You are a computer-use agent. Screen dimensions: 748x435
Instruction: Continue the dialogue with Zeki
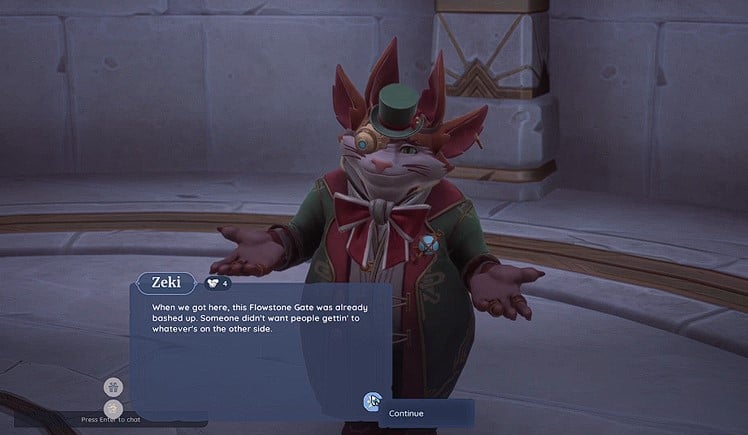(x=406, y=413)
